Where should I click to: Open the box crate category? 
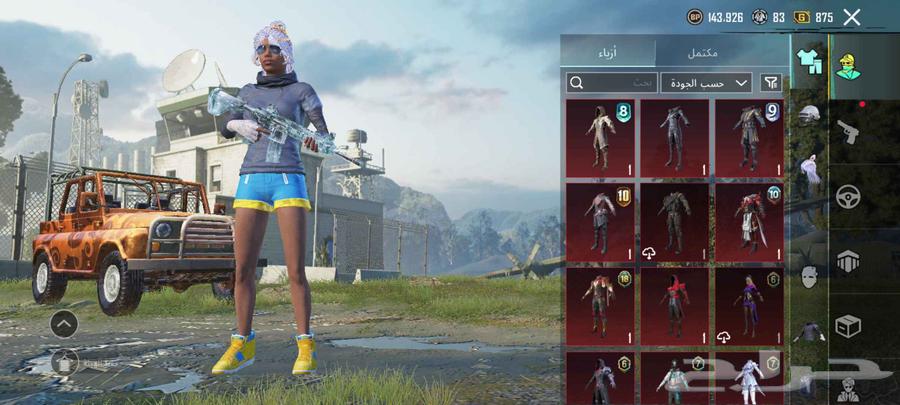click(x=849, y=327)
